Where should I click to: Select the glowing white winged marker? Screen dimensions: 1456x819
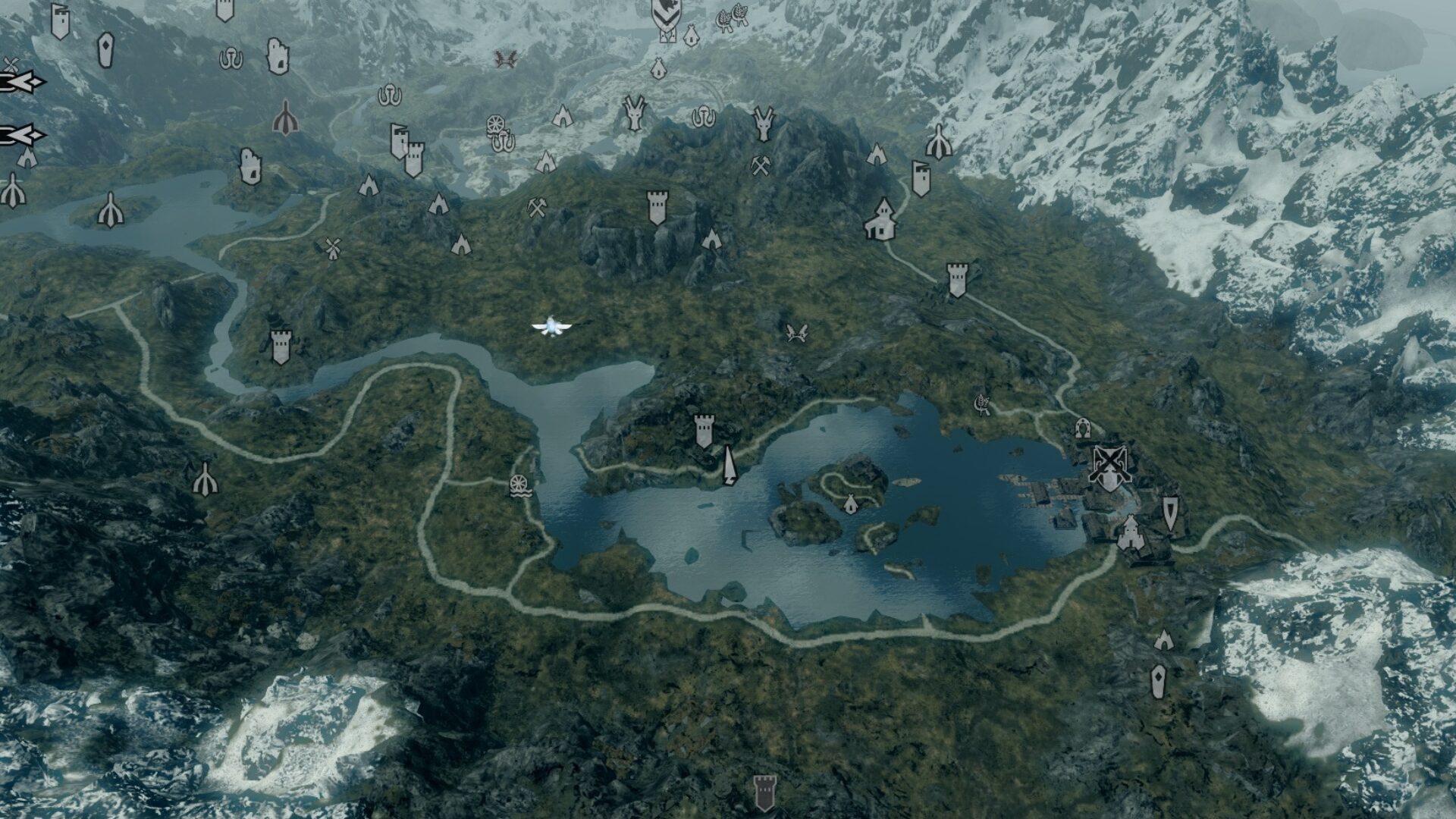coord(551,327)
